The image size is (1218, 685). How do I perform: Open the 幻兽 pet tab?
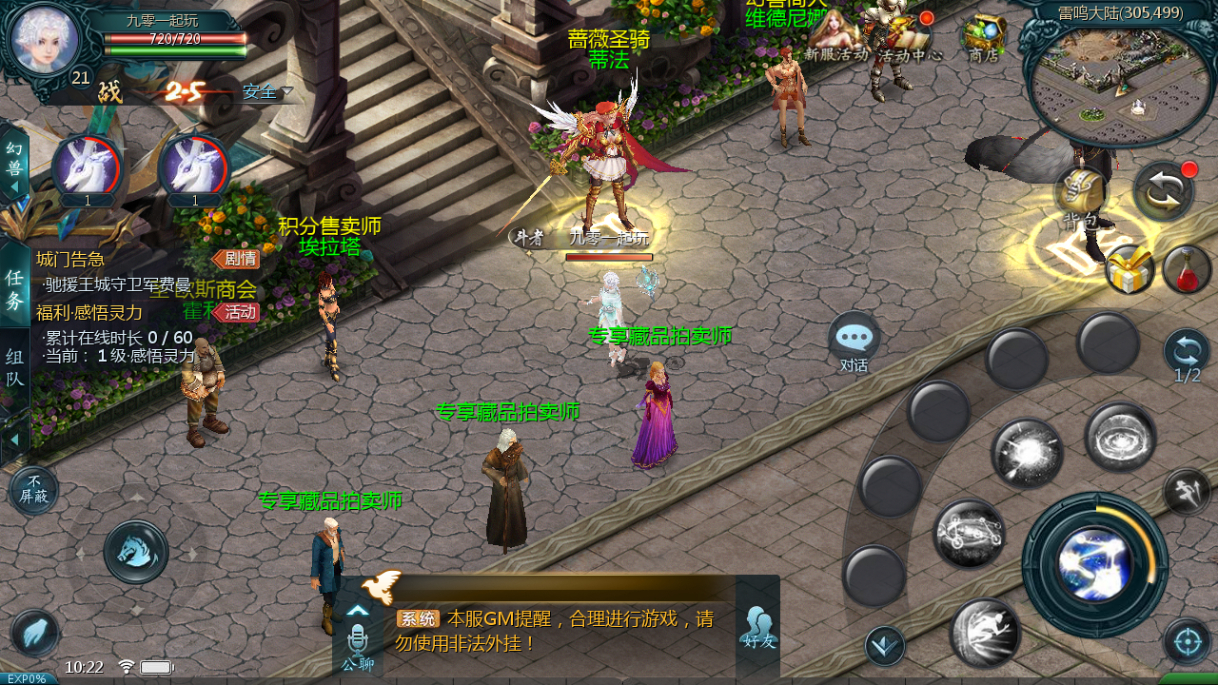coord(14,160)
